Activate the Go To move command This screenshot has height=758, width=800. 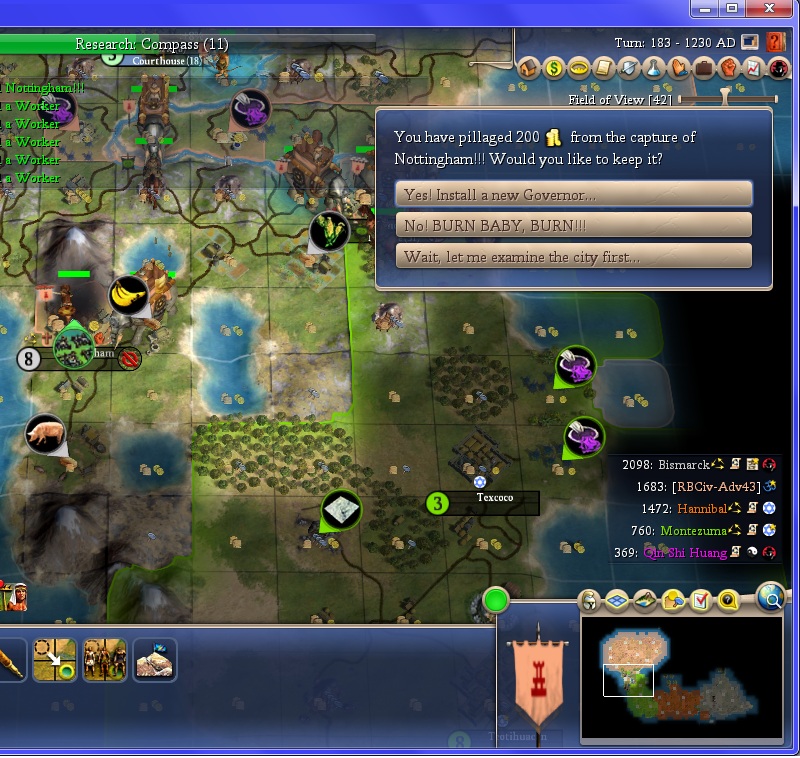[x=54, y=660]
